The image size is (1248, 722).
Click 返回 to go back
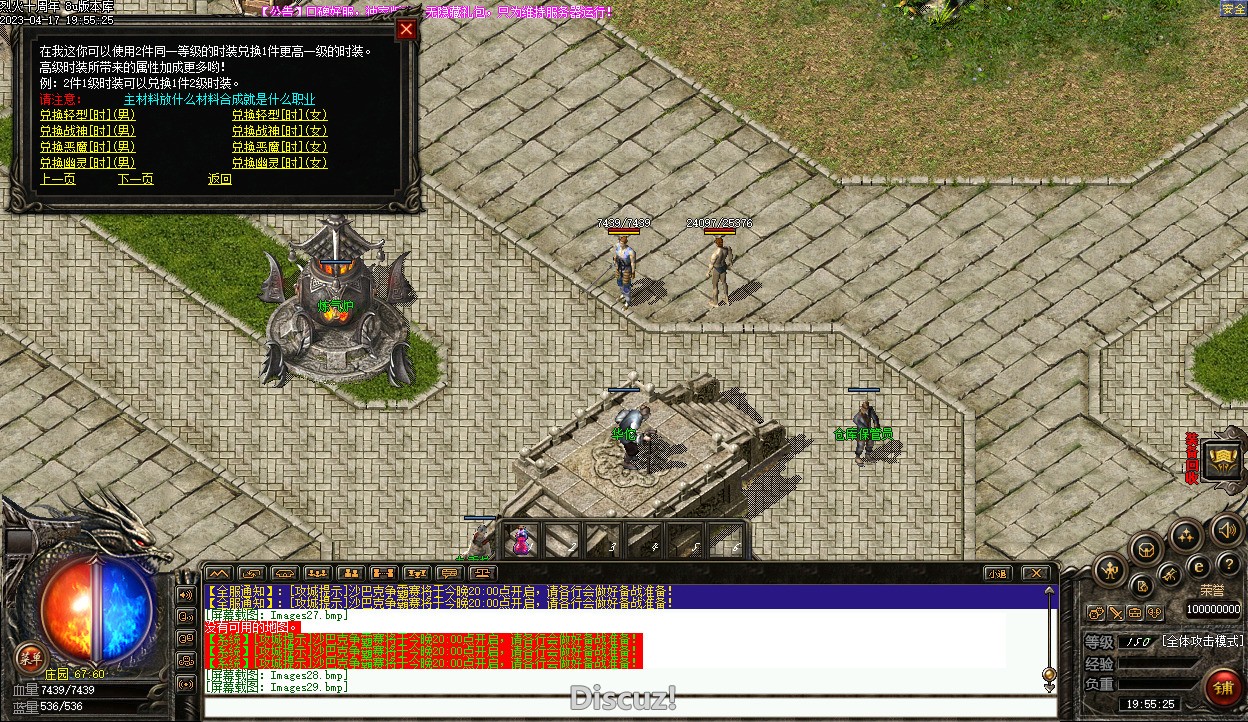219,180
